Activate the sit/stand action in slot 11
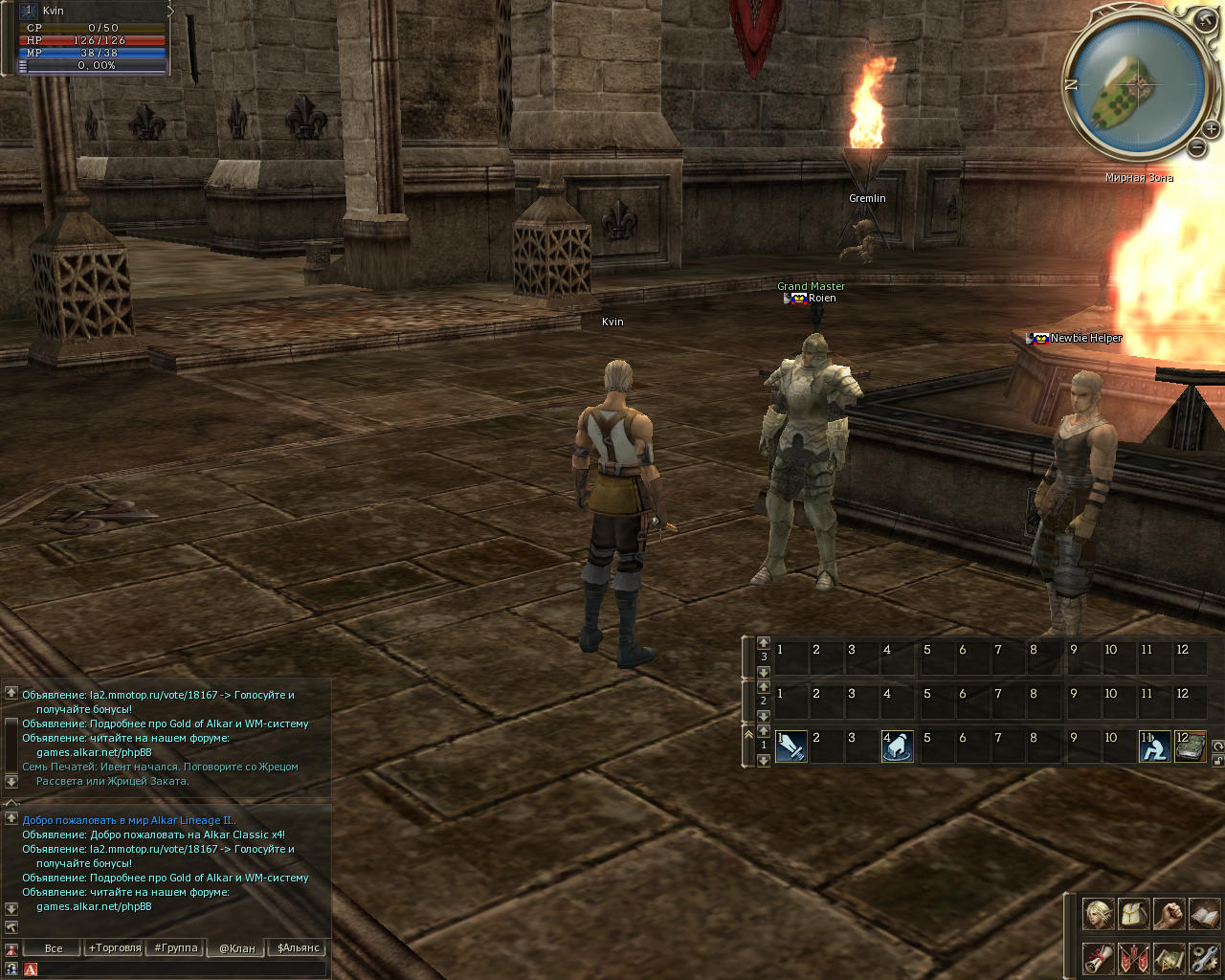Viewport: 1225px width, 980px height. 1154,746
